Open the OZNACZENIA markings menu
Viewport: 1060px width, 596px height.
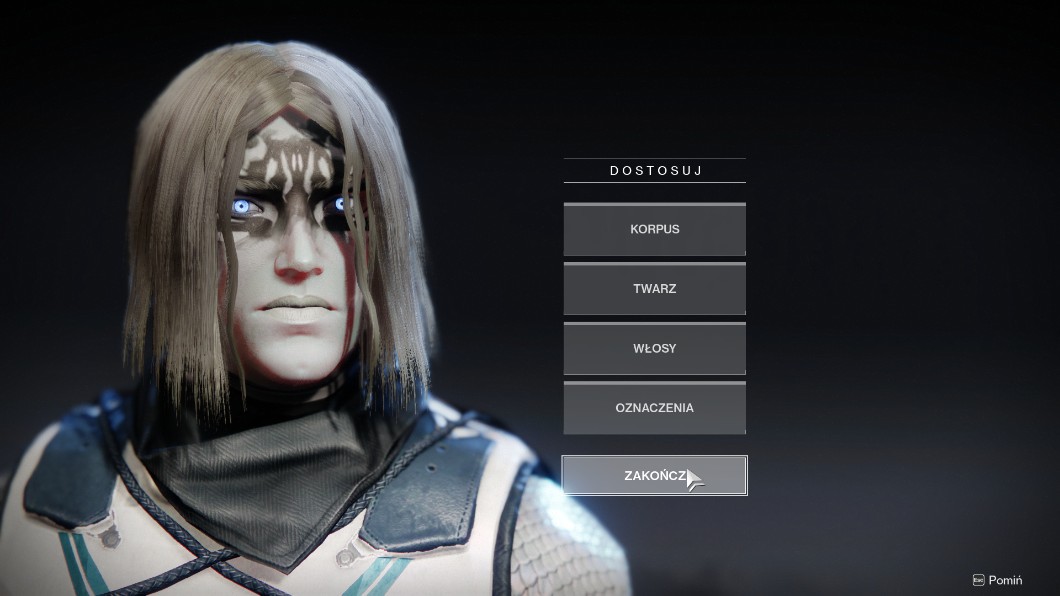(654, 408)
